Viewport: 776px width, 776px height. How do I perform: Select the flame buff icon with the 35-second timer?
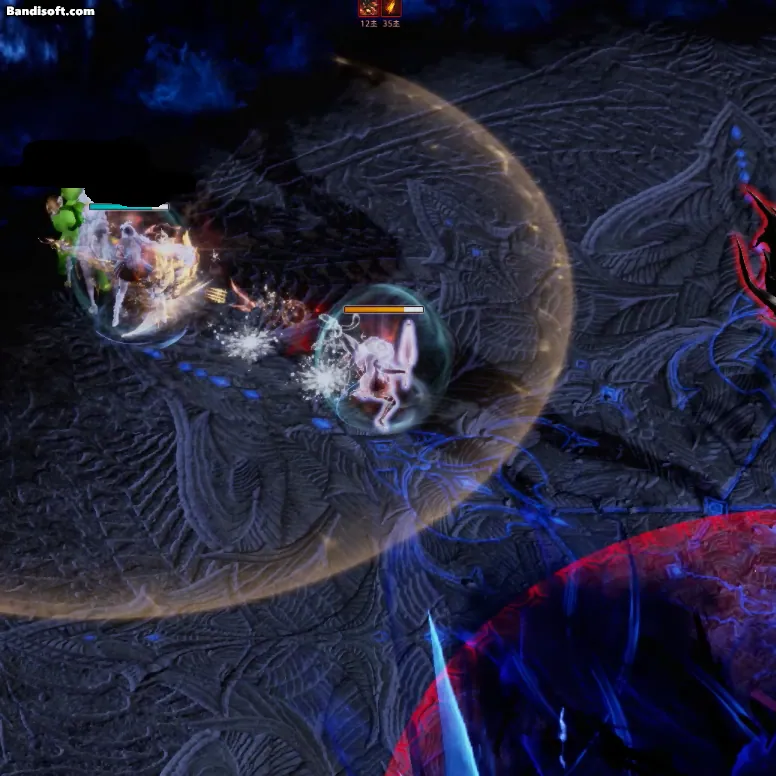pyautogui.click(x=391, y=8)
